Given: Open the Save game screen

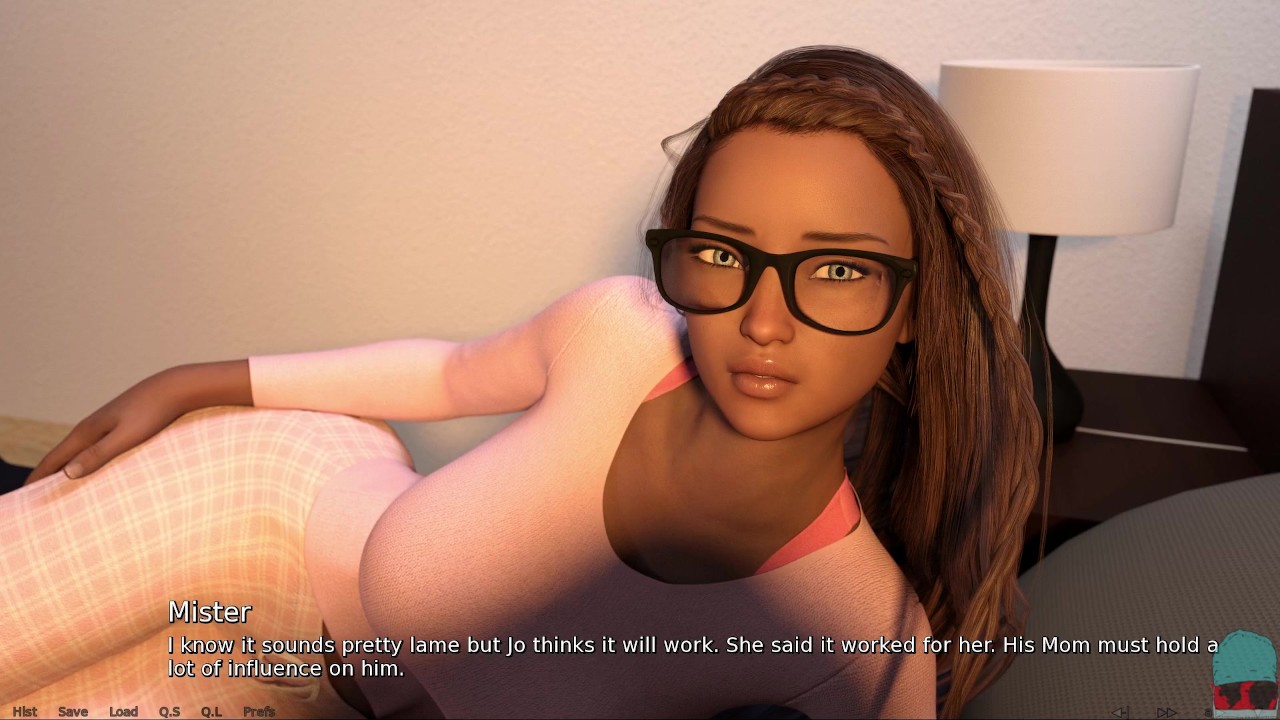Looking at the screenshot, I should pyautogui.click(x=73, y=711).
